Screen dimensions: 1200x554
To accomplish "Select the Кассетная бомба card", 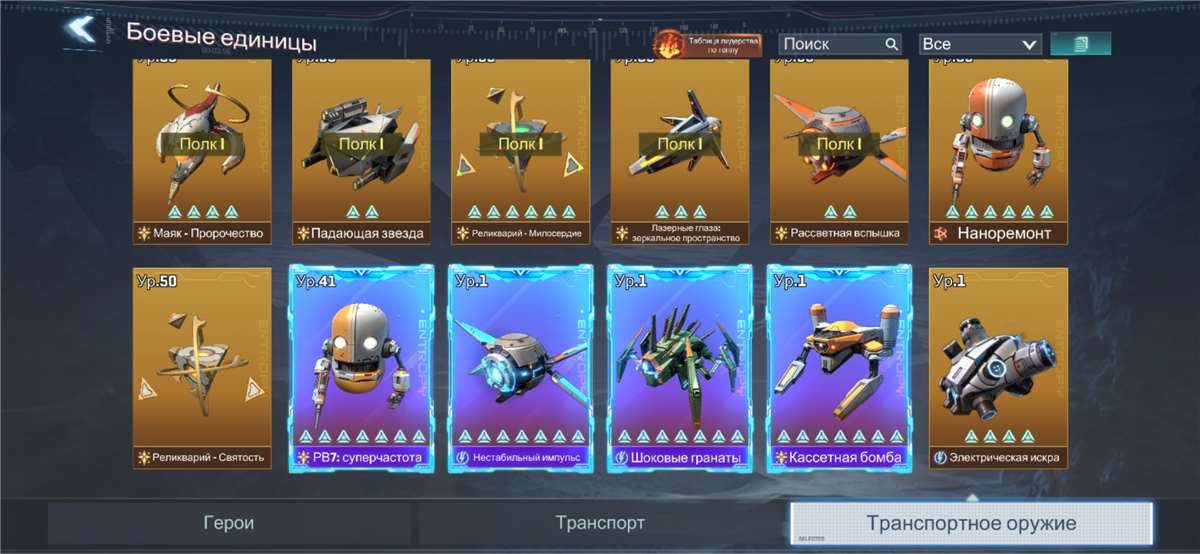I will 839,368.
